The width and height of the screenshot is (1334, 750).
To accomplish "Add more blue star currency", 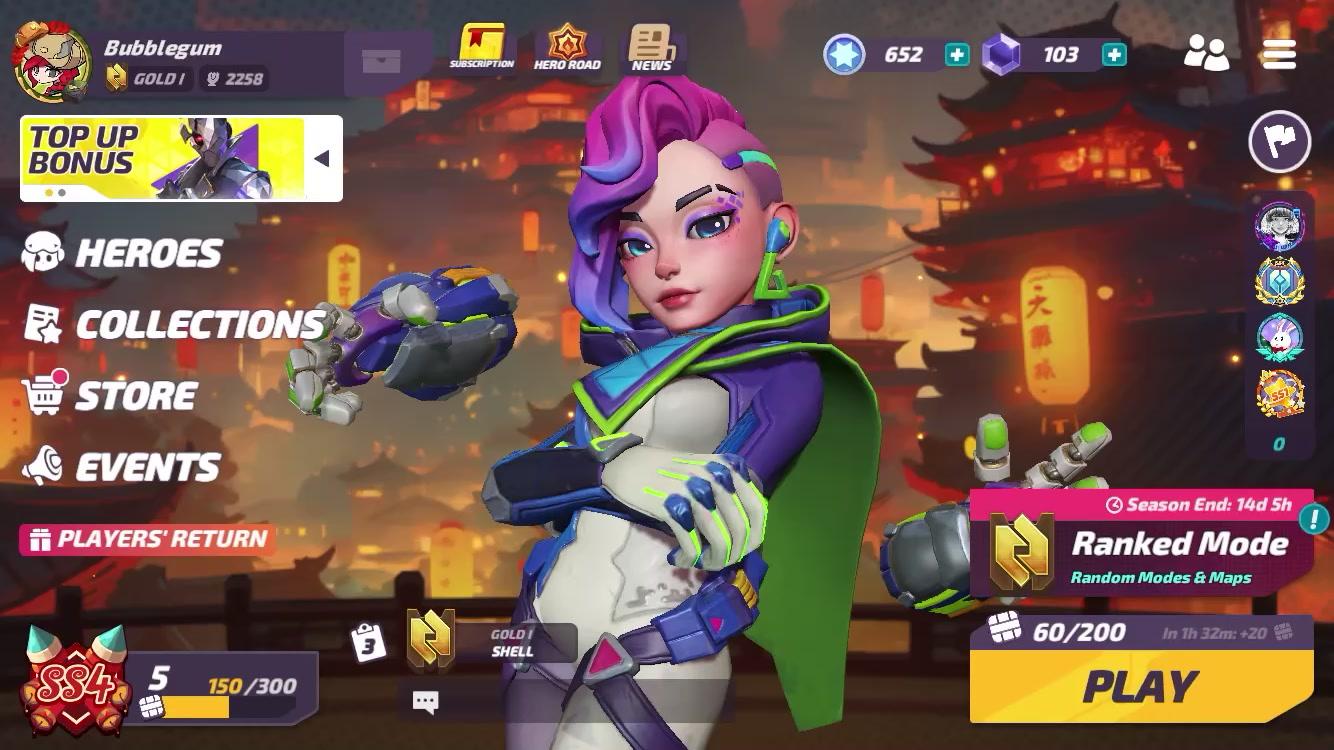I will pos(957,55).
